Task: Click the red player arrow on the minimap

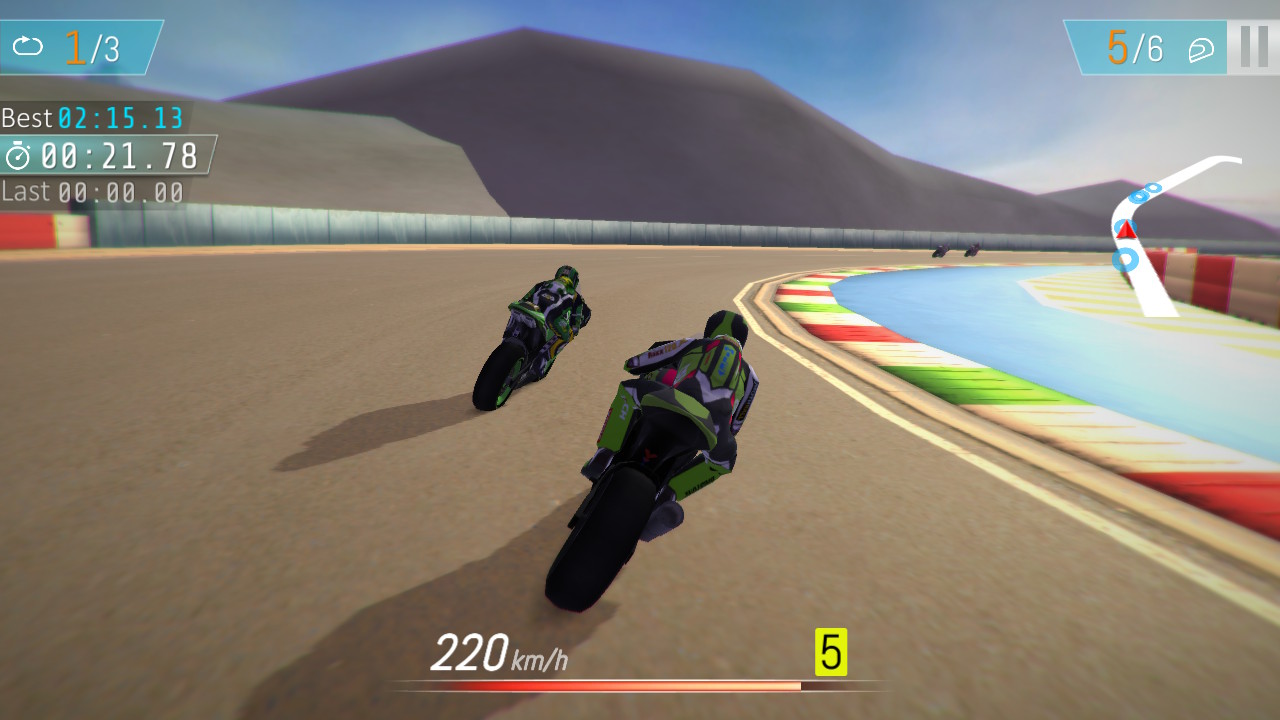Action: [1126, 231]
